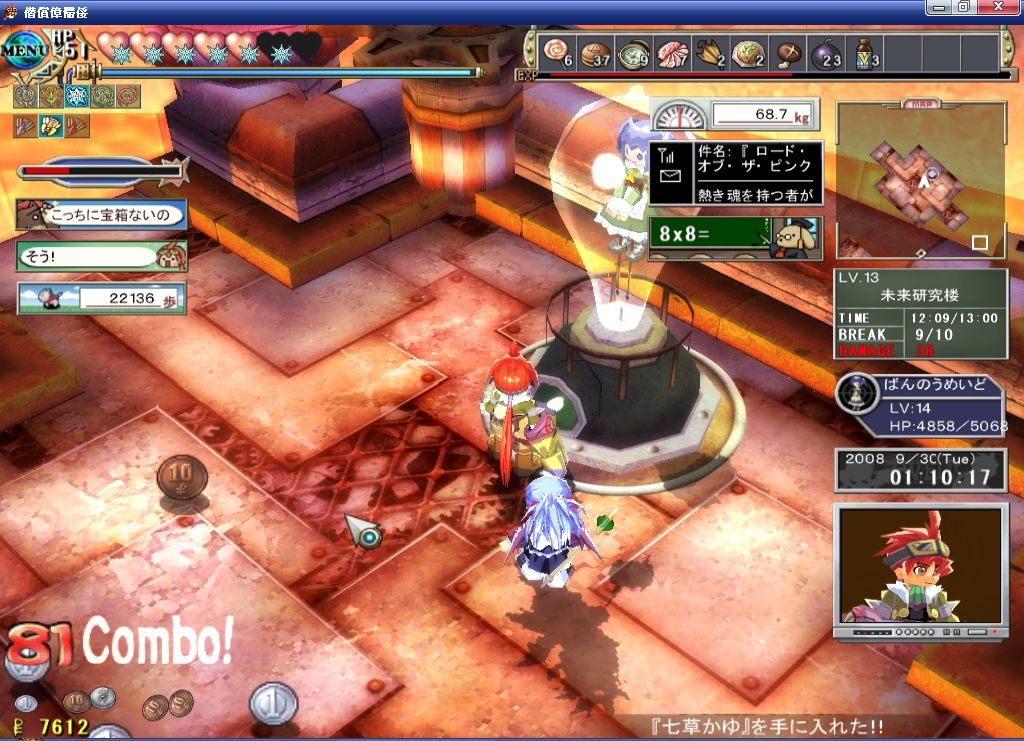Activate the highlighted snowflake element icon
Image resolution: width=1024 pixels, height=741 pixels.
77,96
